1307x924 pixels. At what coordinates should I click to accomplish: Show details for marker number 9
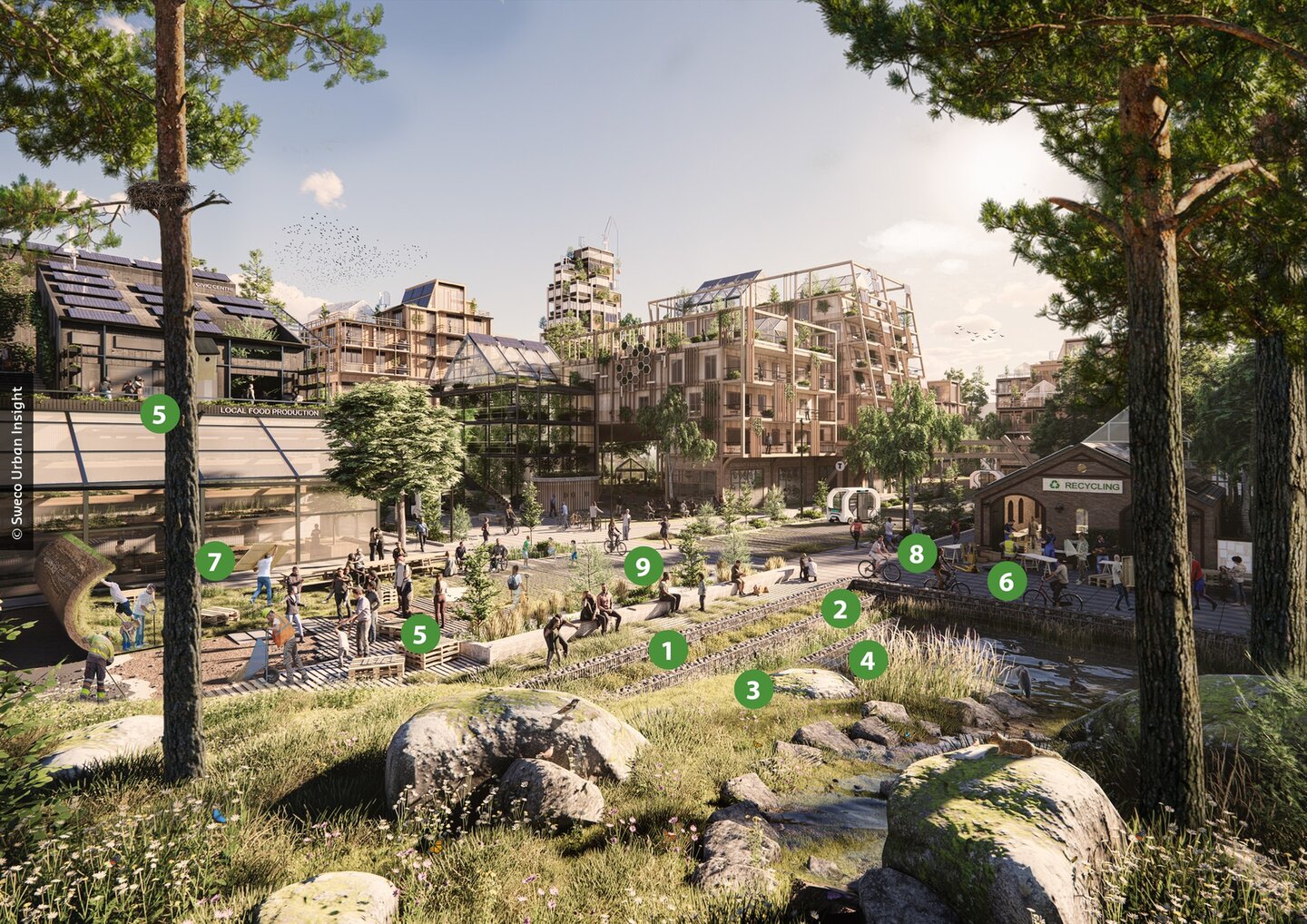click(x=643, y=566)
